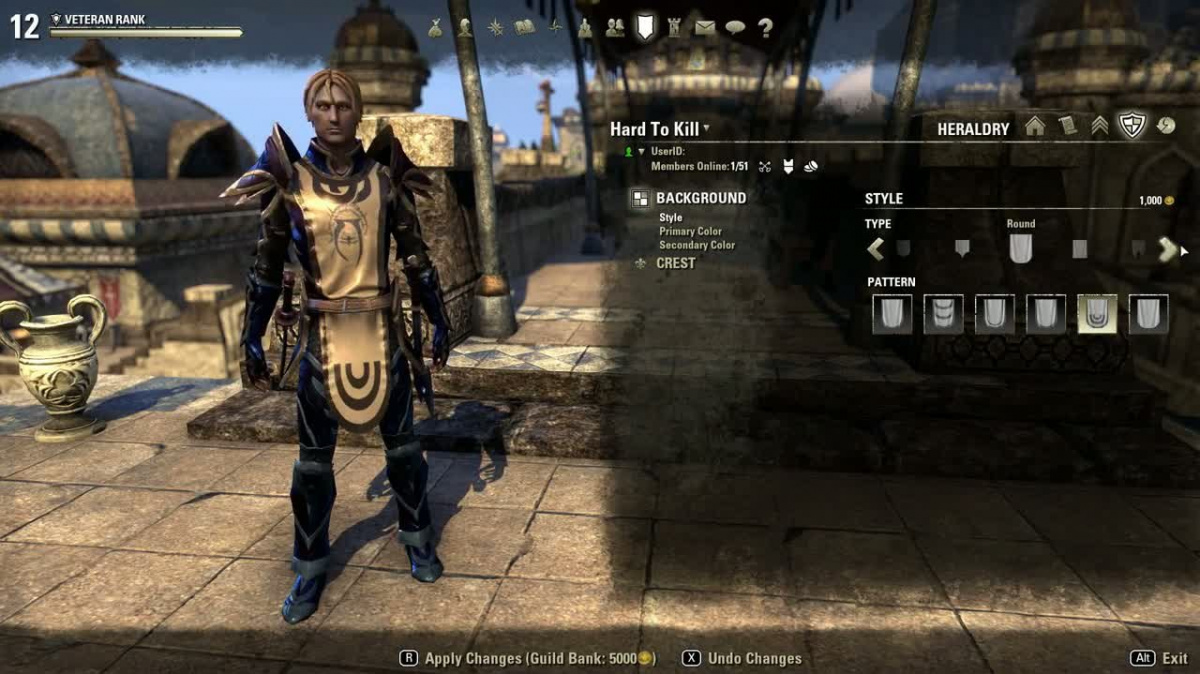Viewport: 1200px width, 674px height.
Task: Open the Alliance War tower menu
Action: click(x=674, y=28)
